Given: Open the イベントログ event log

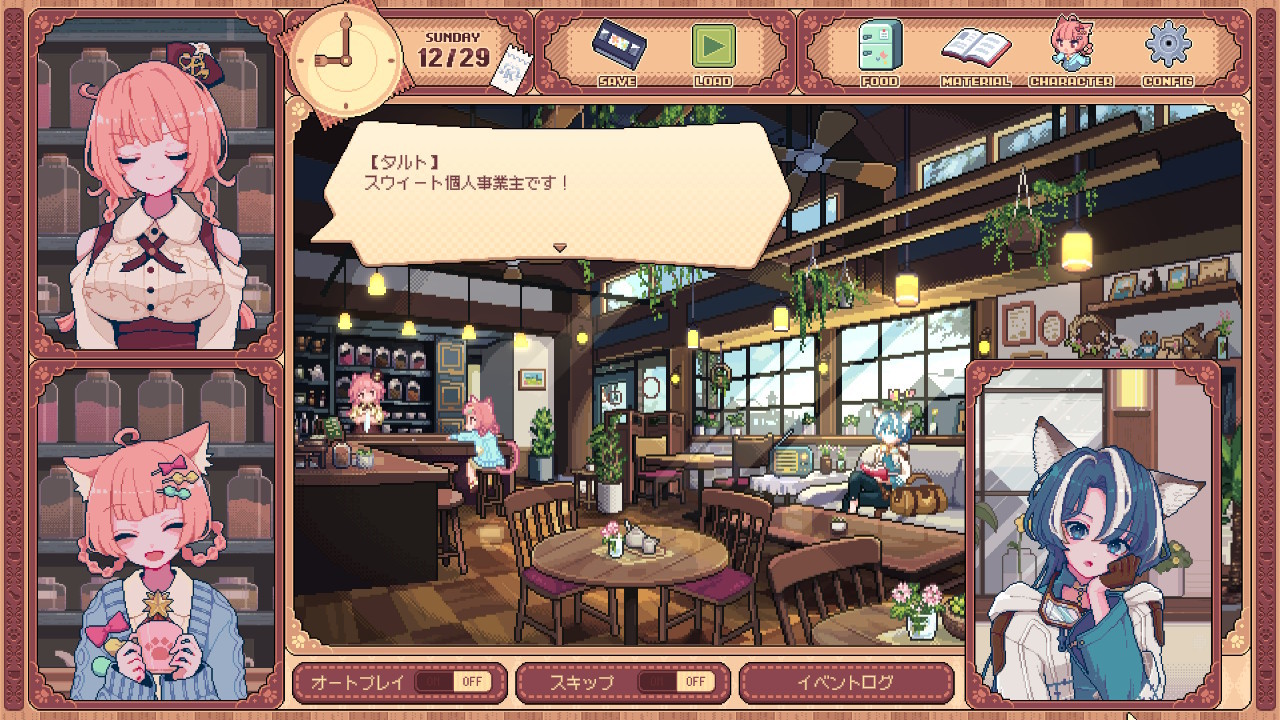Looking at the screenshot, I should [846, 682].
